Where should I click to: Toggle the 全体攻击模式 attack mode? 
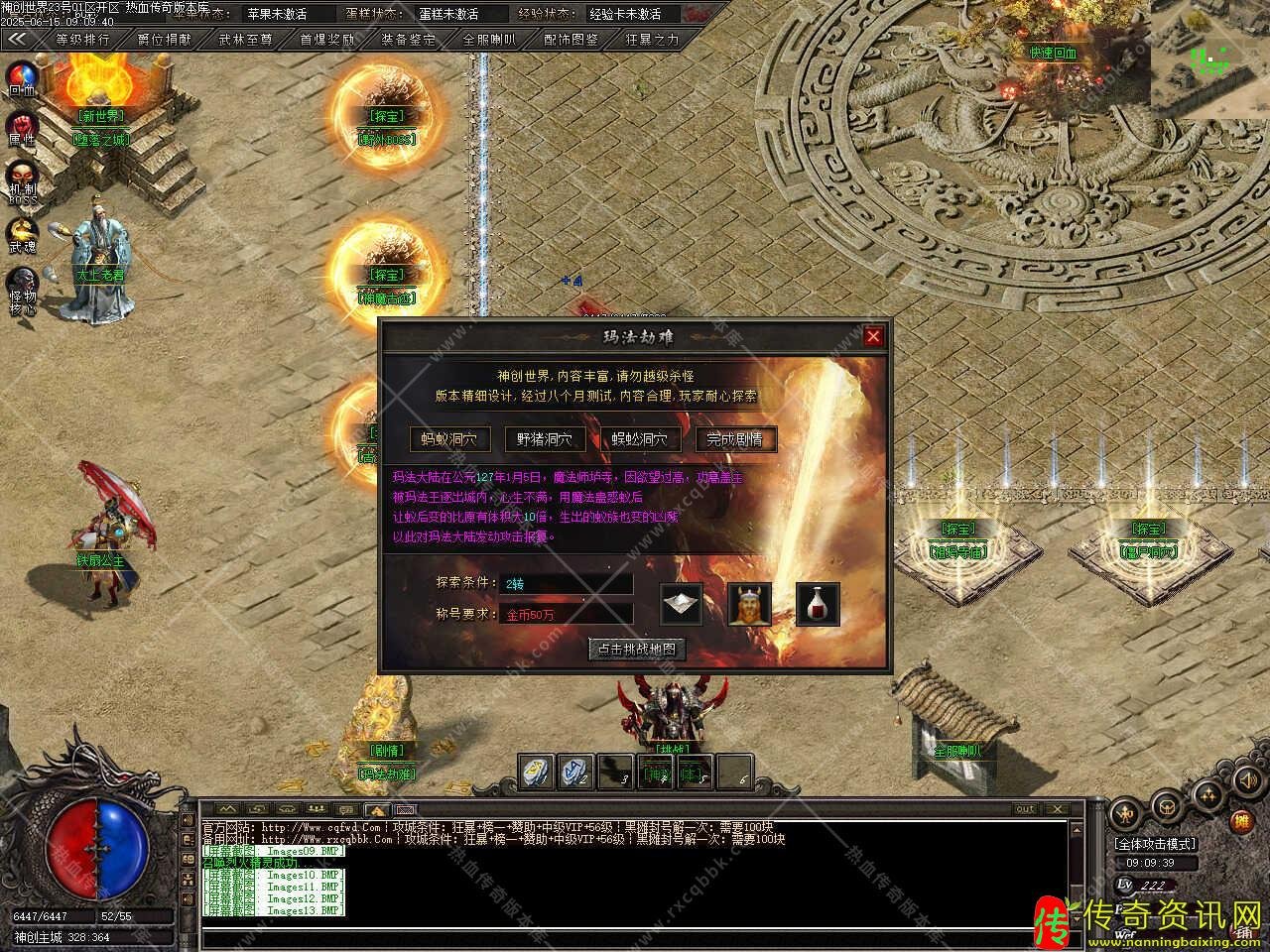(1156, 844)
